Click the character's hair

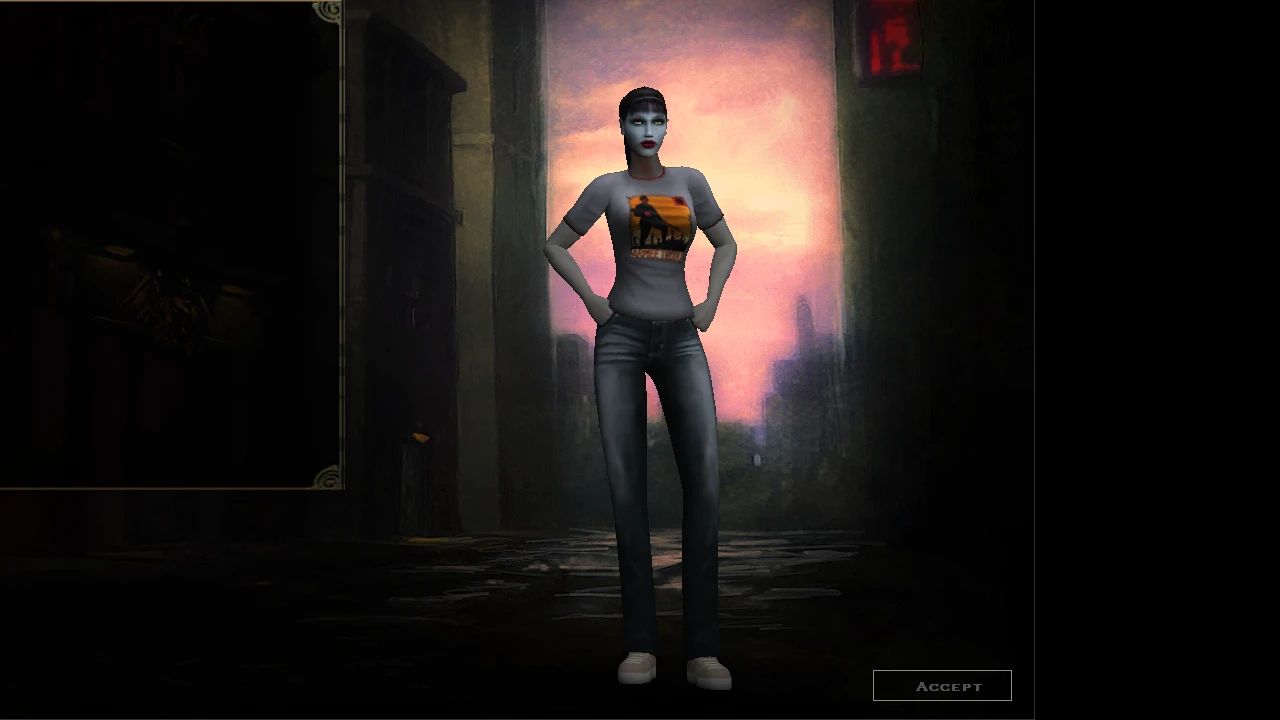coord(643,95)
